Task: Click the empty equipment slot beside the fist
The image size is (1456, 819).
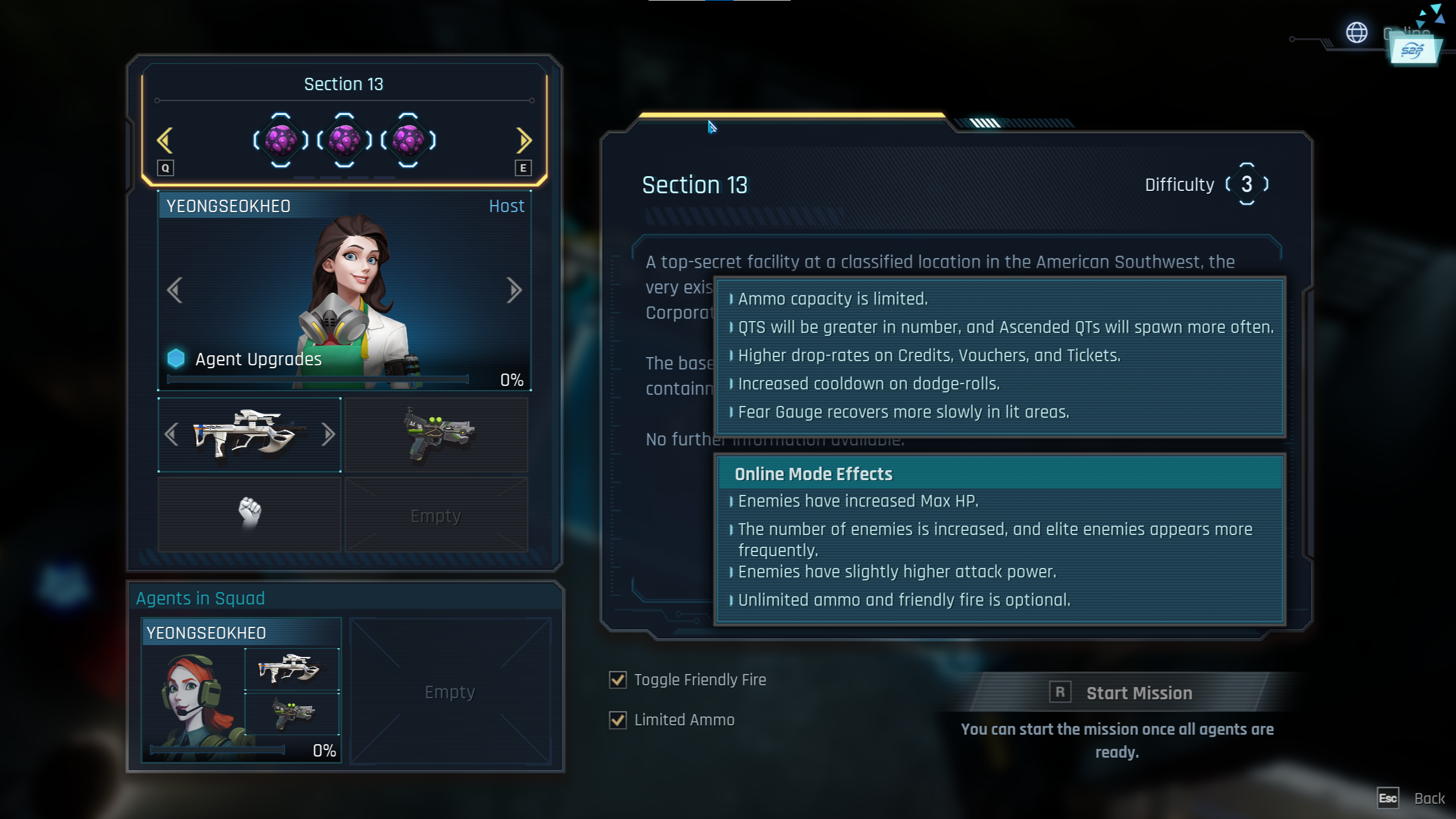Action: pos(436,516)
